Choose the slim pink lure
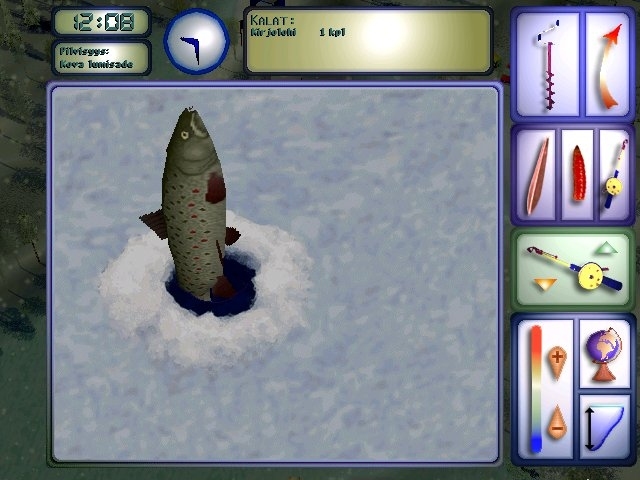The image size is (640, 480). click(x=538, y=172)
